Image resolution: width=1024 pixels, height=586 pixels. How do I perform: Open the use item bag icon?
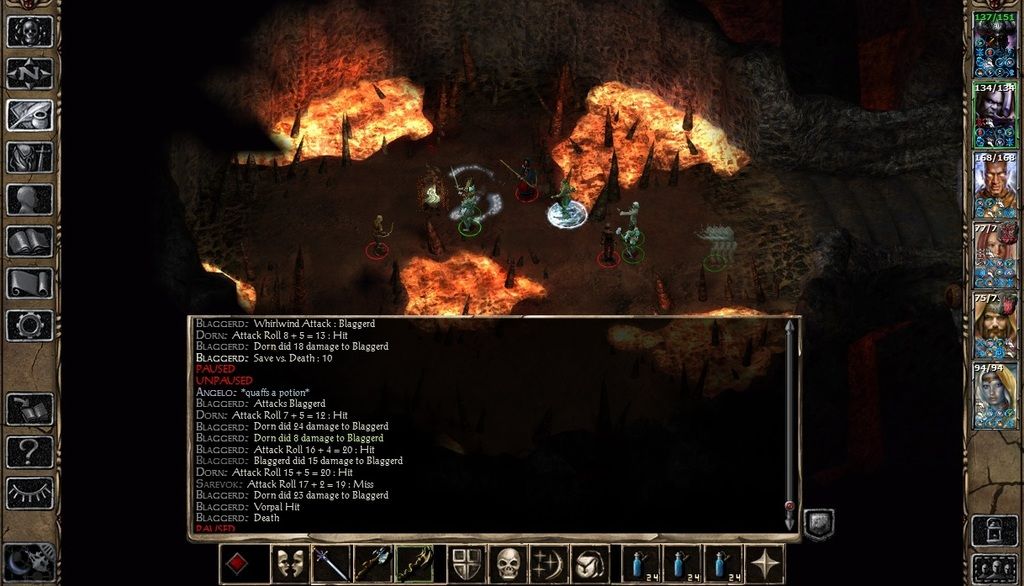click(x=590, y=564)
